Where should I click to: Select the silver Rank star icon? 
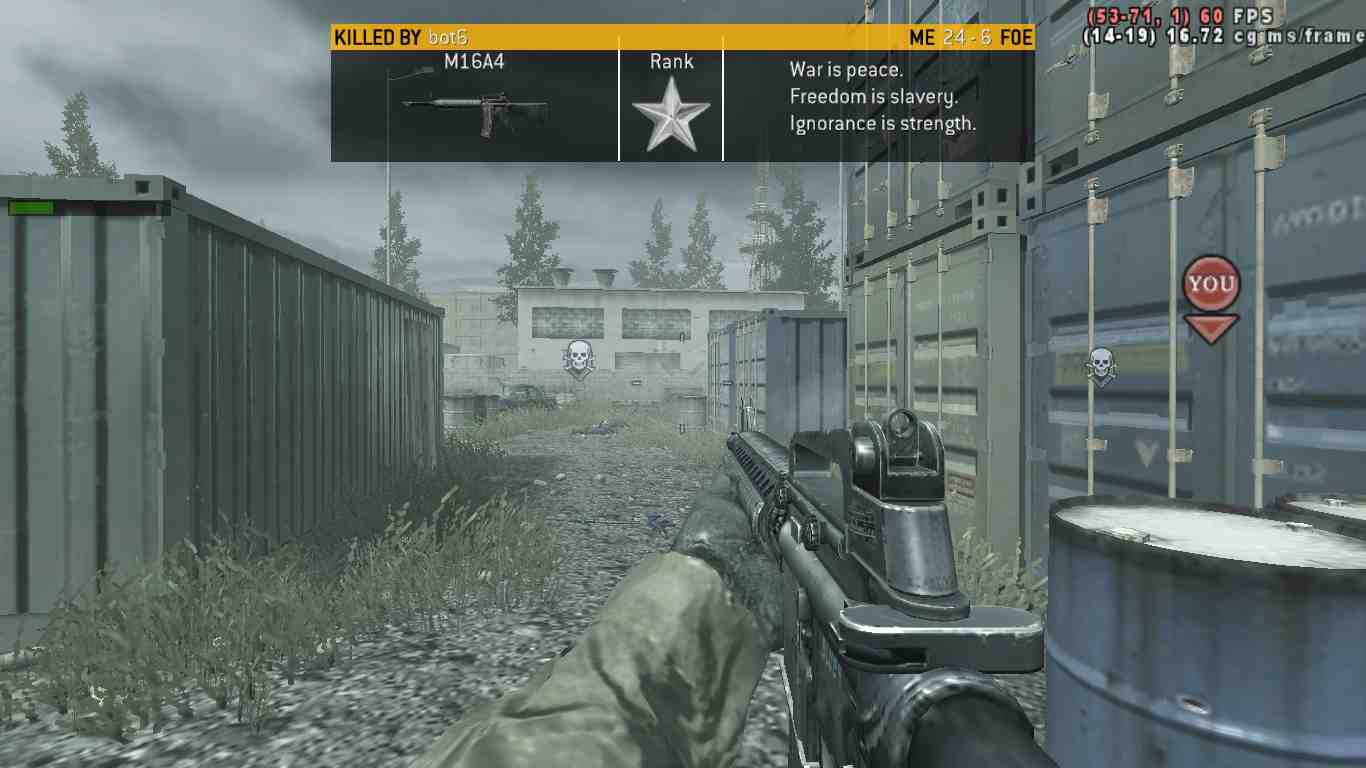pyautogui.click(x=670, y=114)
